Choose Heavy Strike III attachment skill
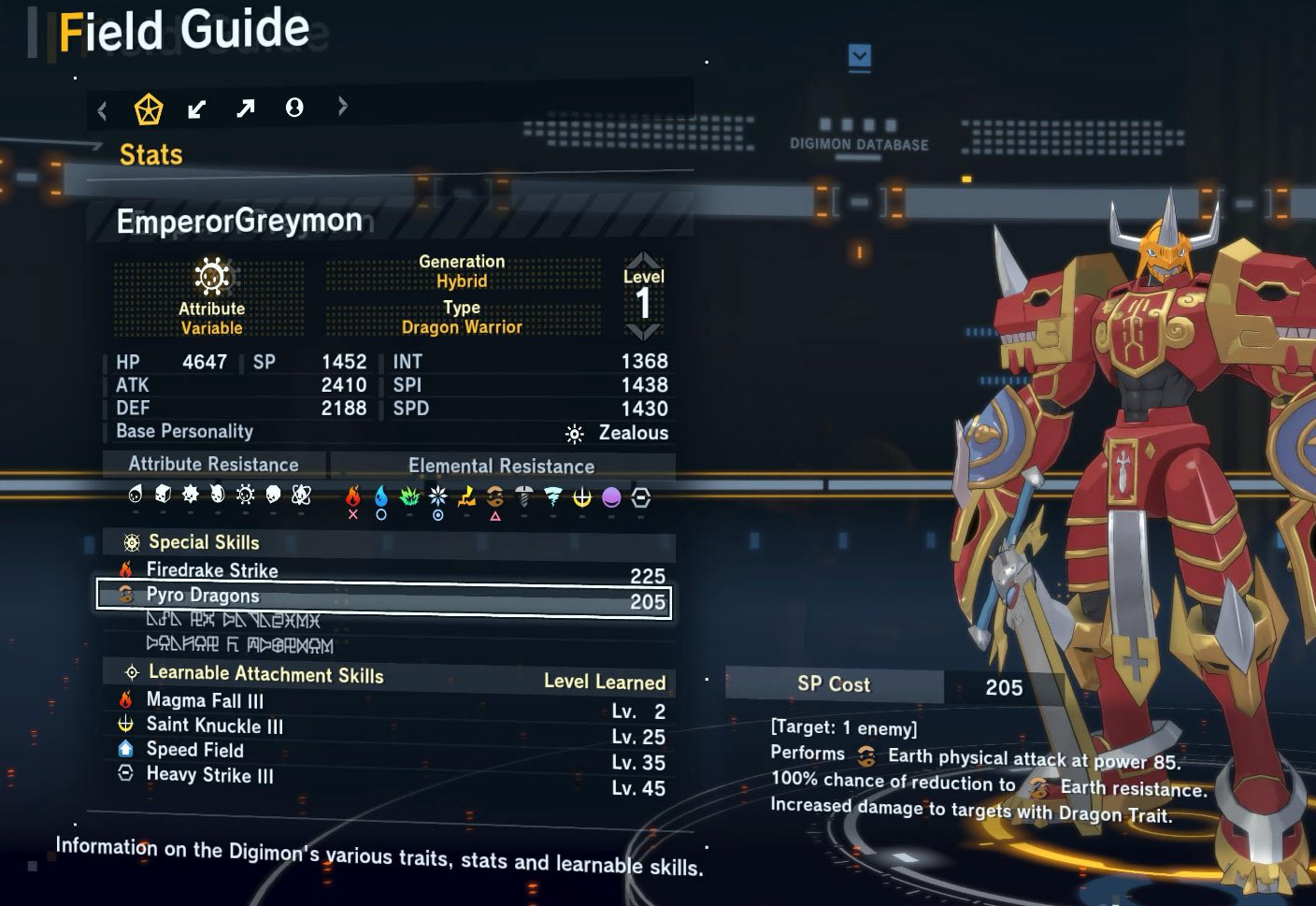 tap(209, 775)
